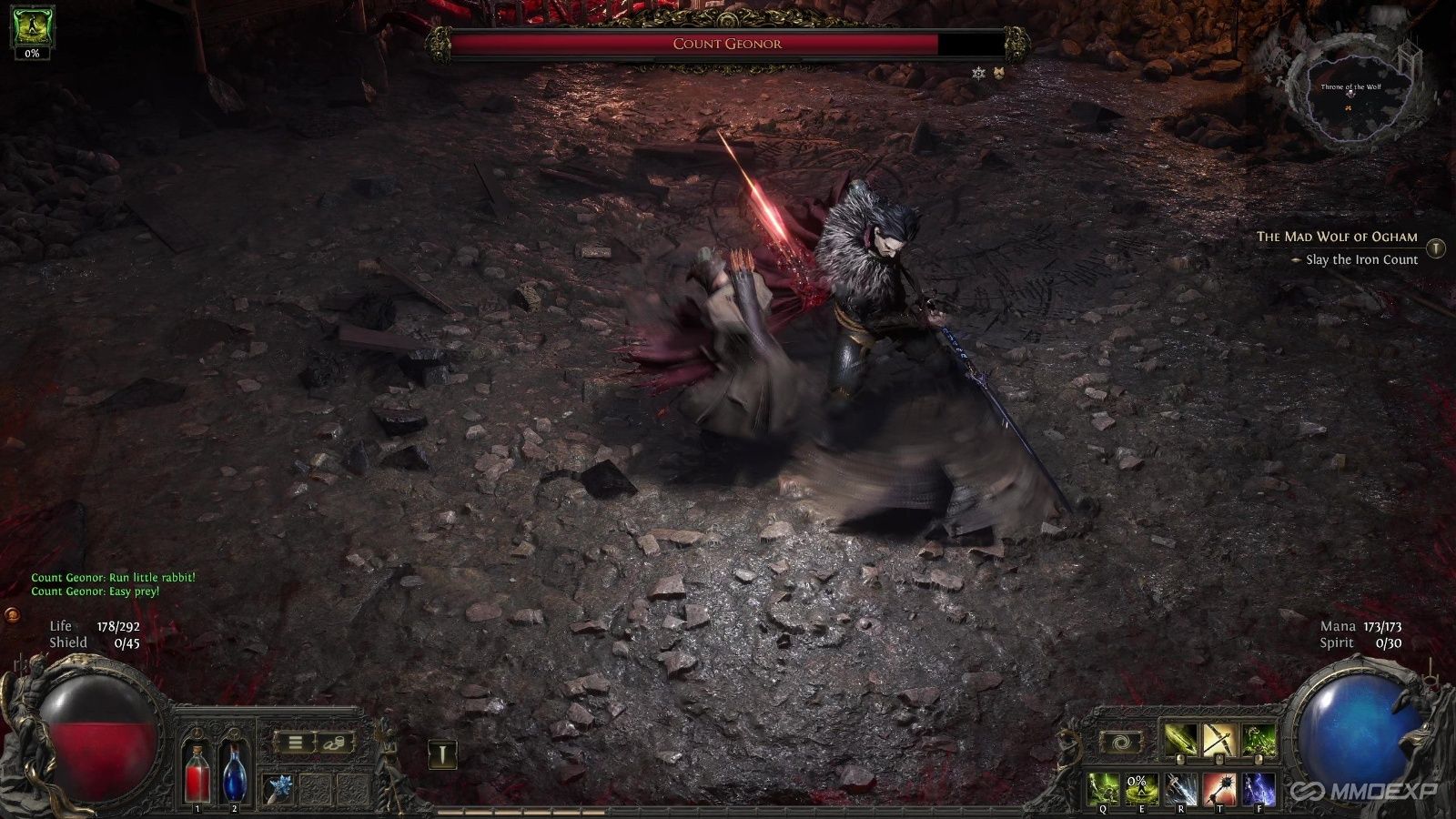This screenshot has height=819, width=1456.
Task: Select the gas cloud skill showing 0% on E
Action: [x=1142, y=788]
